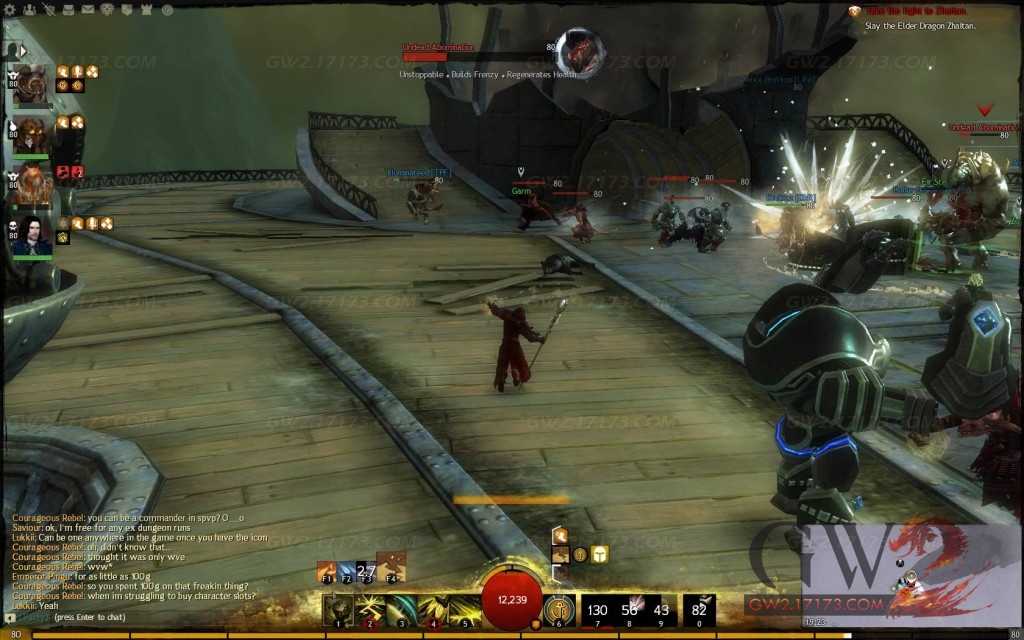Click the chat input line
The height and width of the screenshot is (640, 1024).
click(150, 618)
